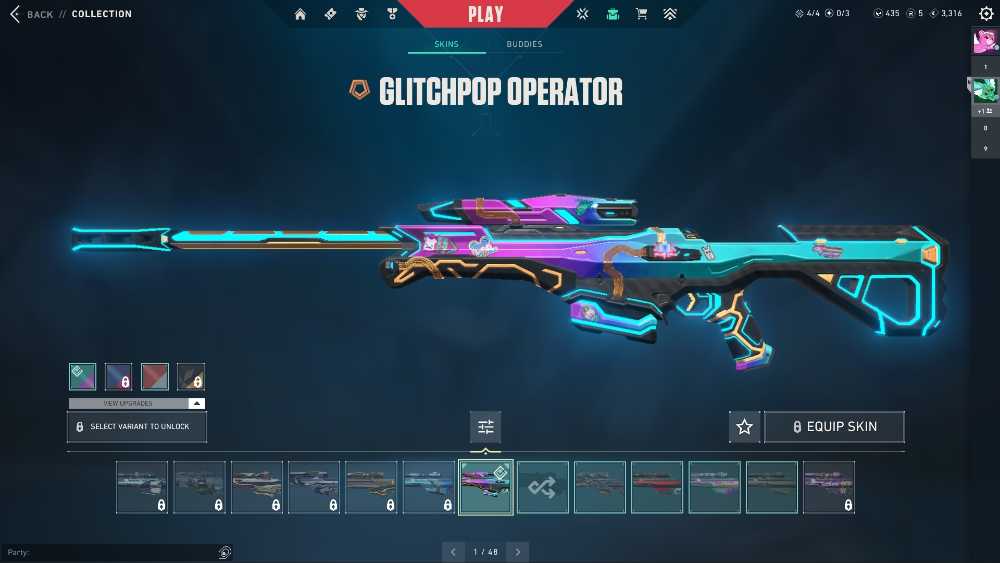
Task: Switch to the Buddies tab
Action: click(524, 44)
